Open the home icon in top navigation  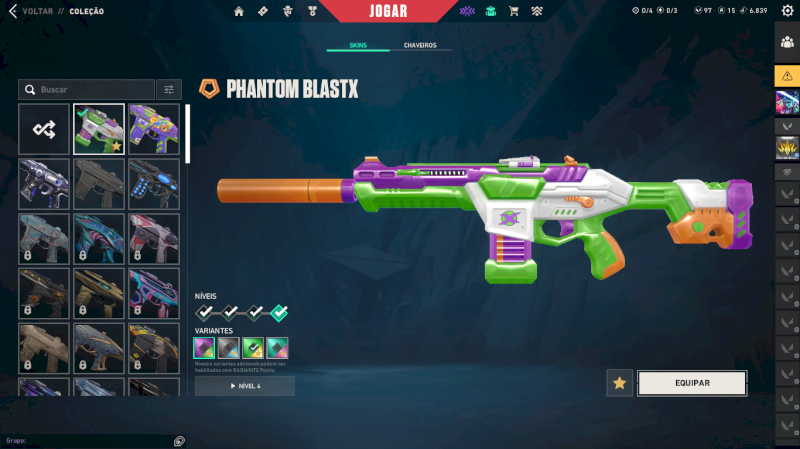[x=238, y=11]
